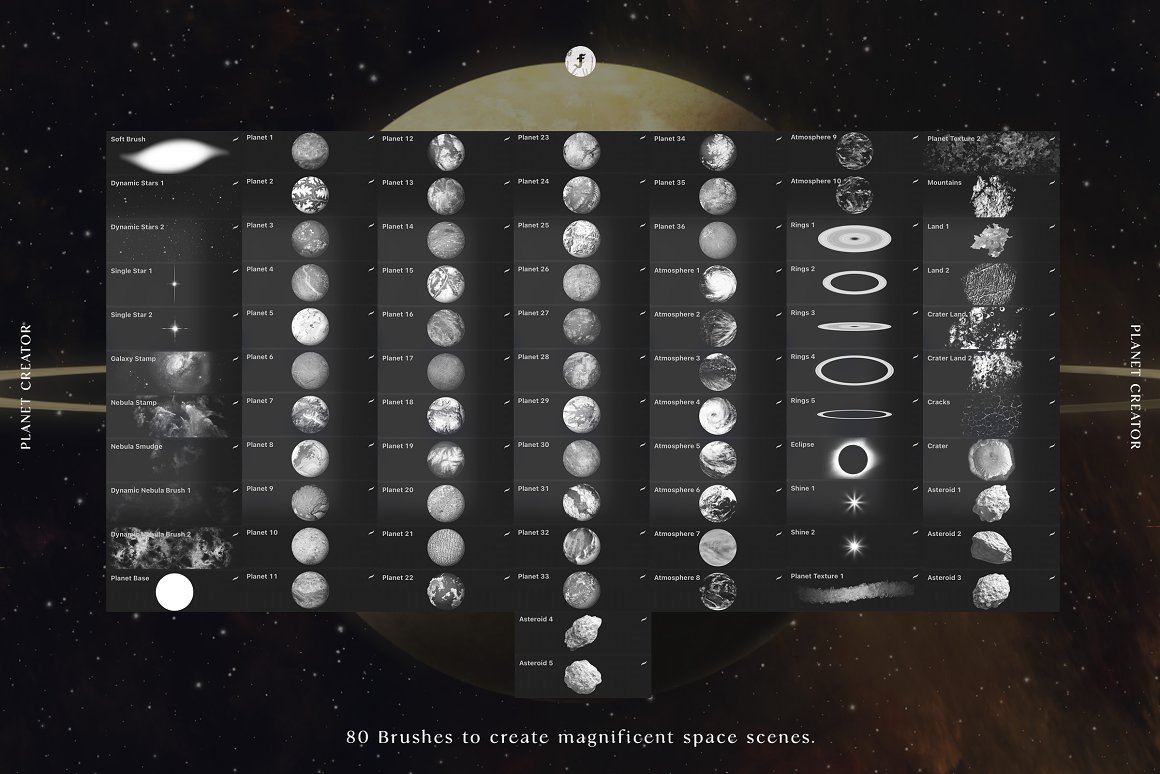The height and width of the screenshot is (774, 1160).
Task: Select the Planet 36 brush
Action: [x=717, y=240]
